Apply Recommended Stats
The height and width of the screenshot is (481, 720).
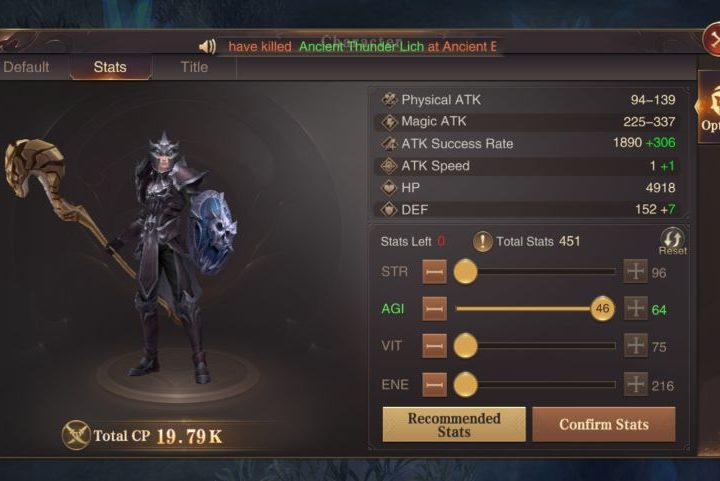point(453,424)
